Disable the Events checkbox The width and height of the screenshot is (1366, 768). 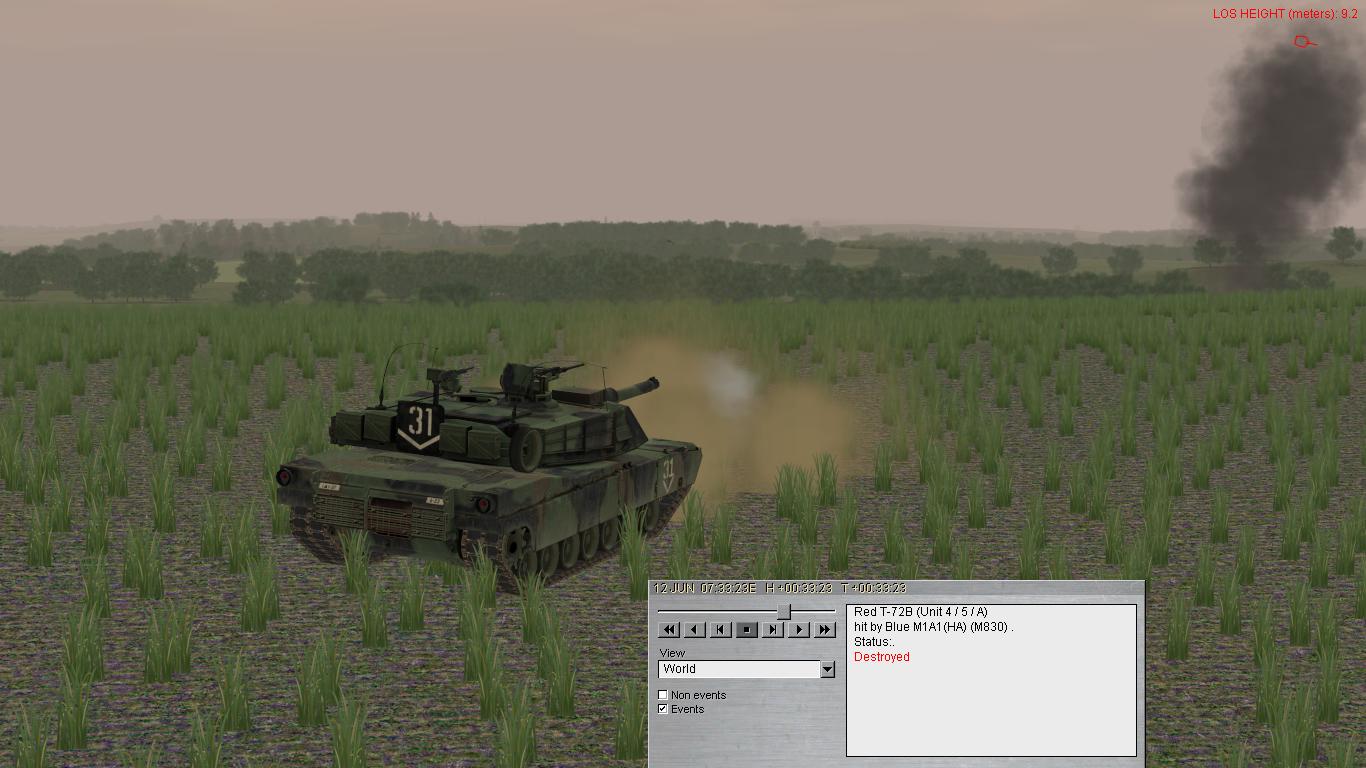tap(664, 708)
